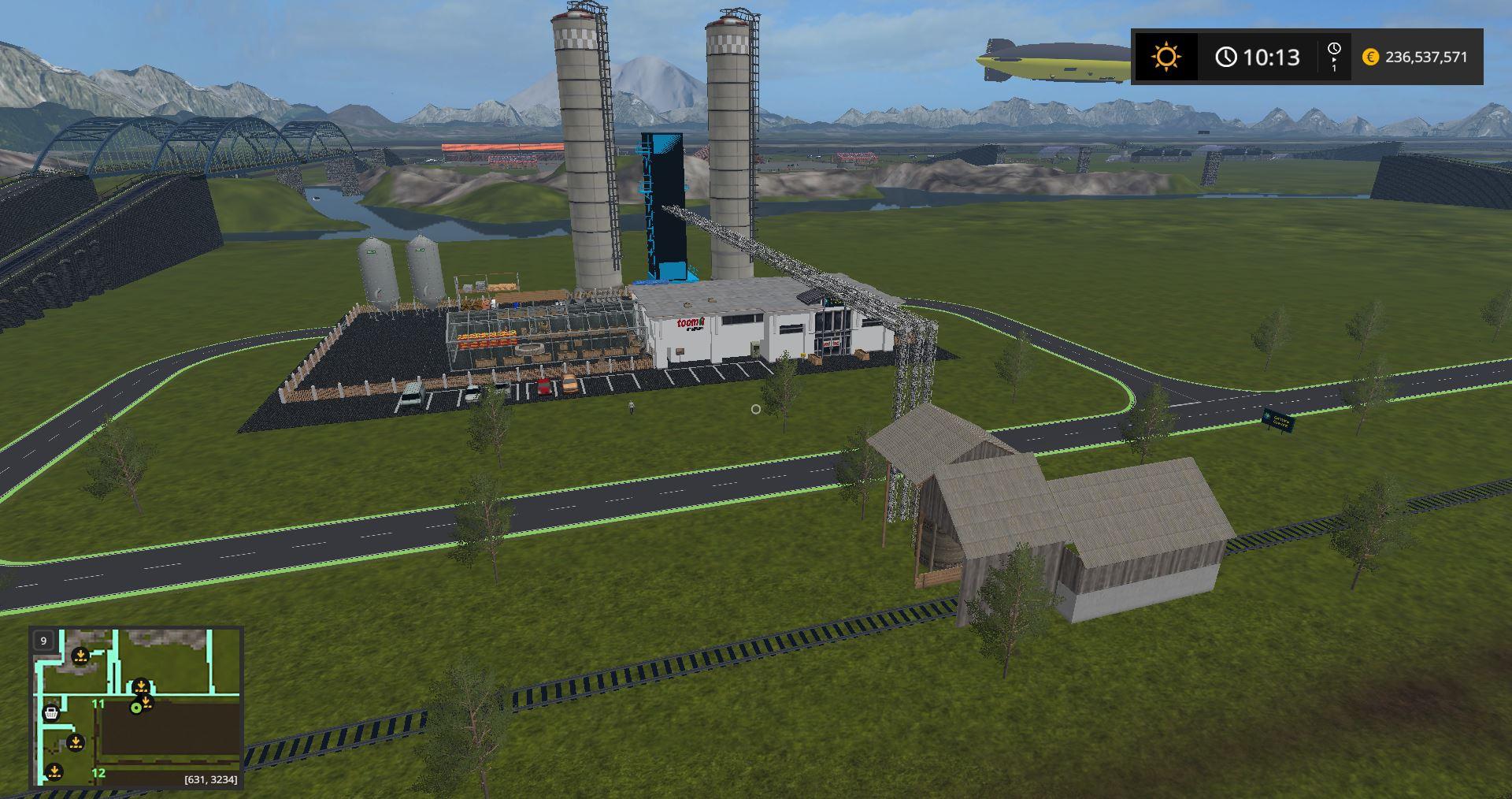Click the sunny weather icon

coord(1165,57)
